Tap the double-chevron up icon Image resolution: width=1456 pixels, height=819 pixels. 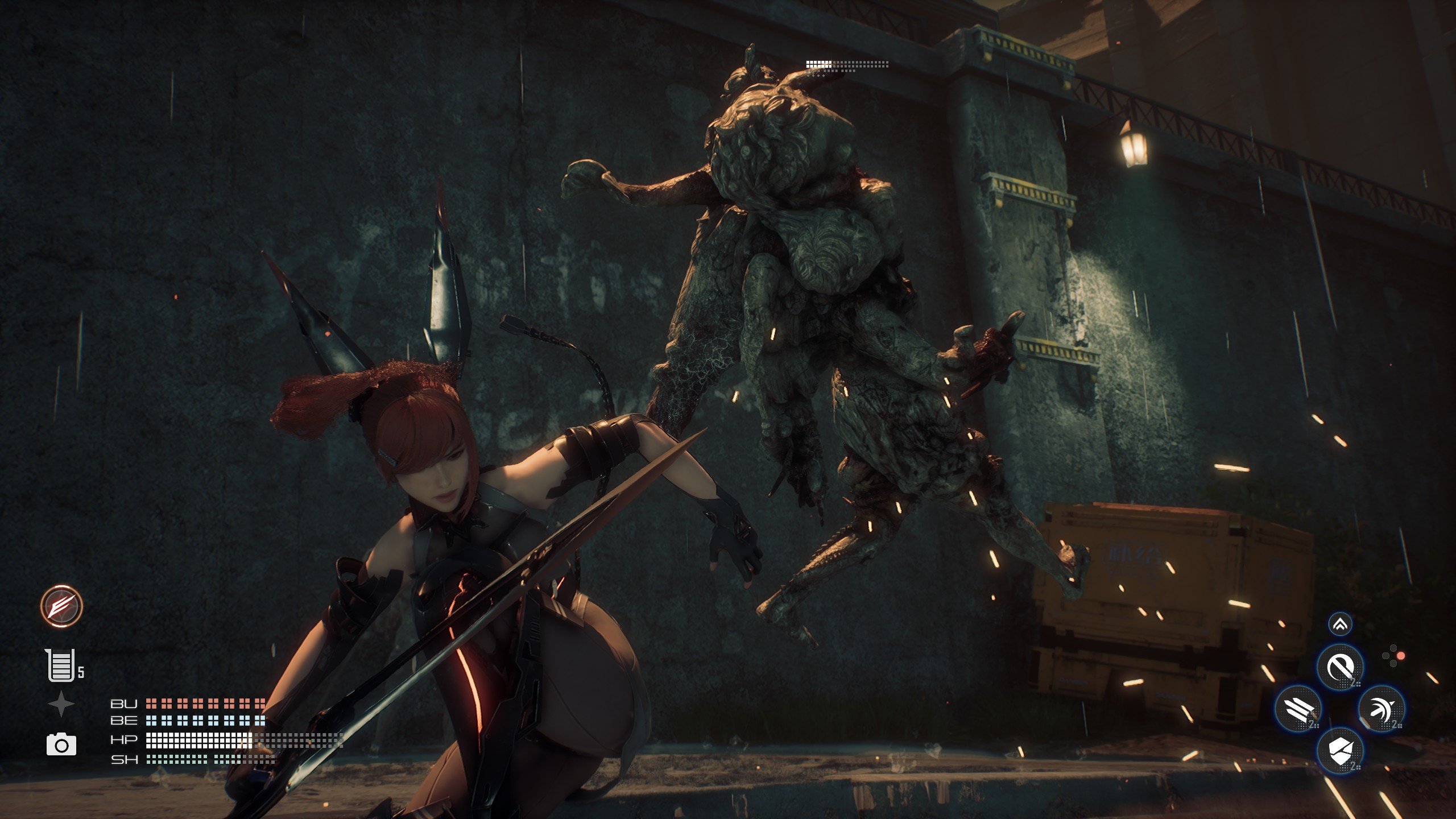pos(1340,625)
